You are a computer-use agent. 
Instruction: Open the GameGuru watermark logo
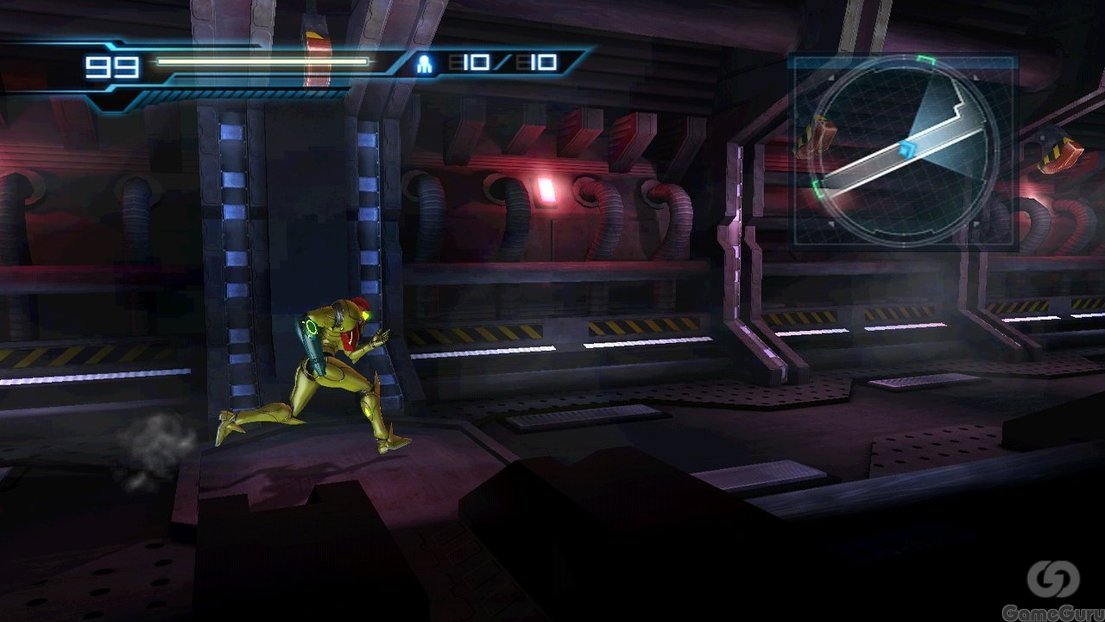(1053, 580)
